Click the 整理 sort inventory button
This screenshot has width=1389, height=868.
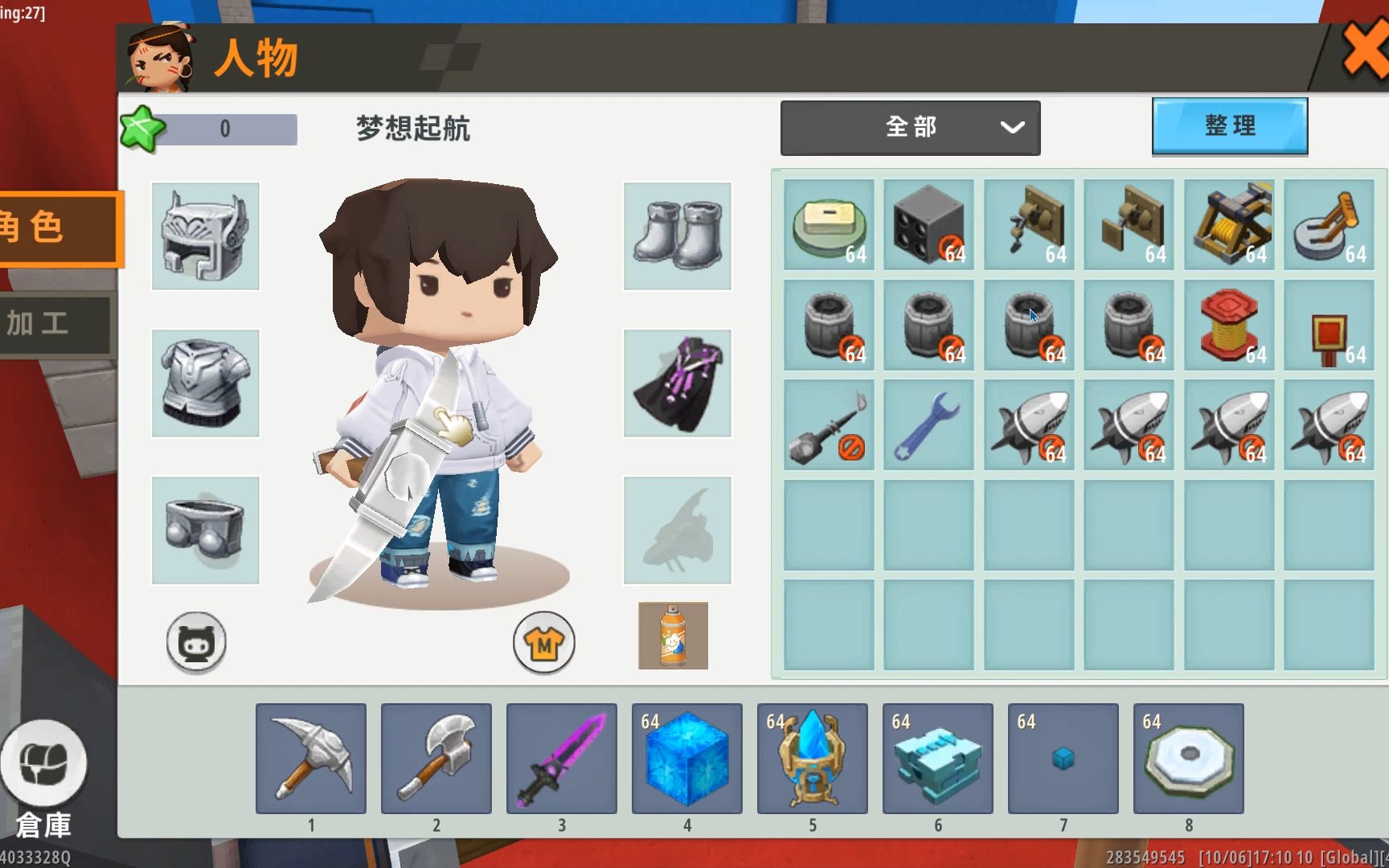click(x=1229, y=125)
